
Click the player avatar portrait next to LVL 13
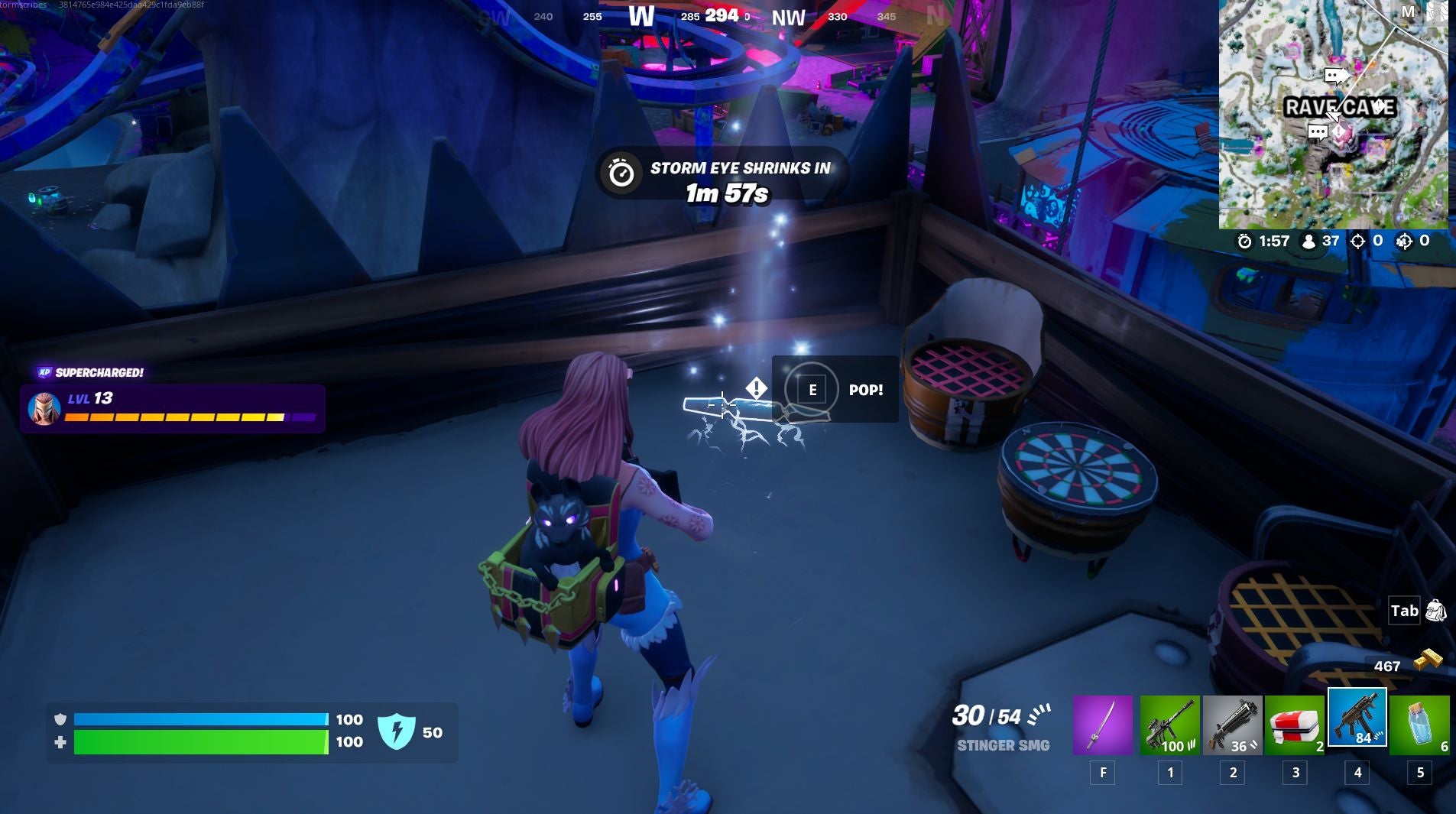coord(44,407)
